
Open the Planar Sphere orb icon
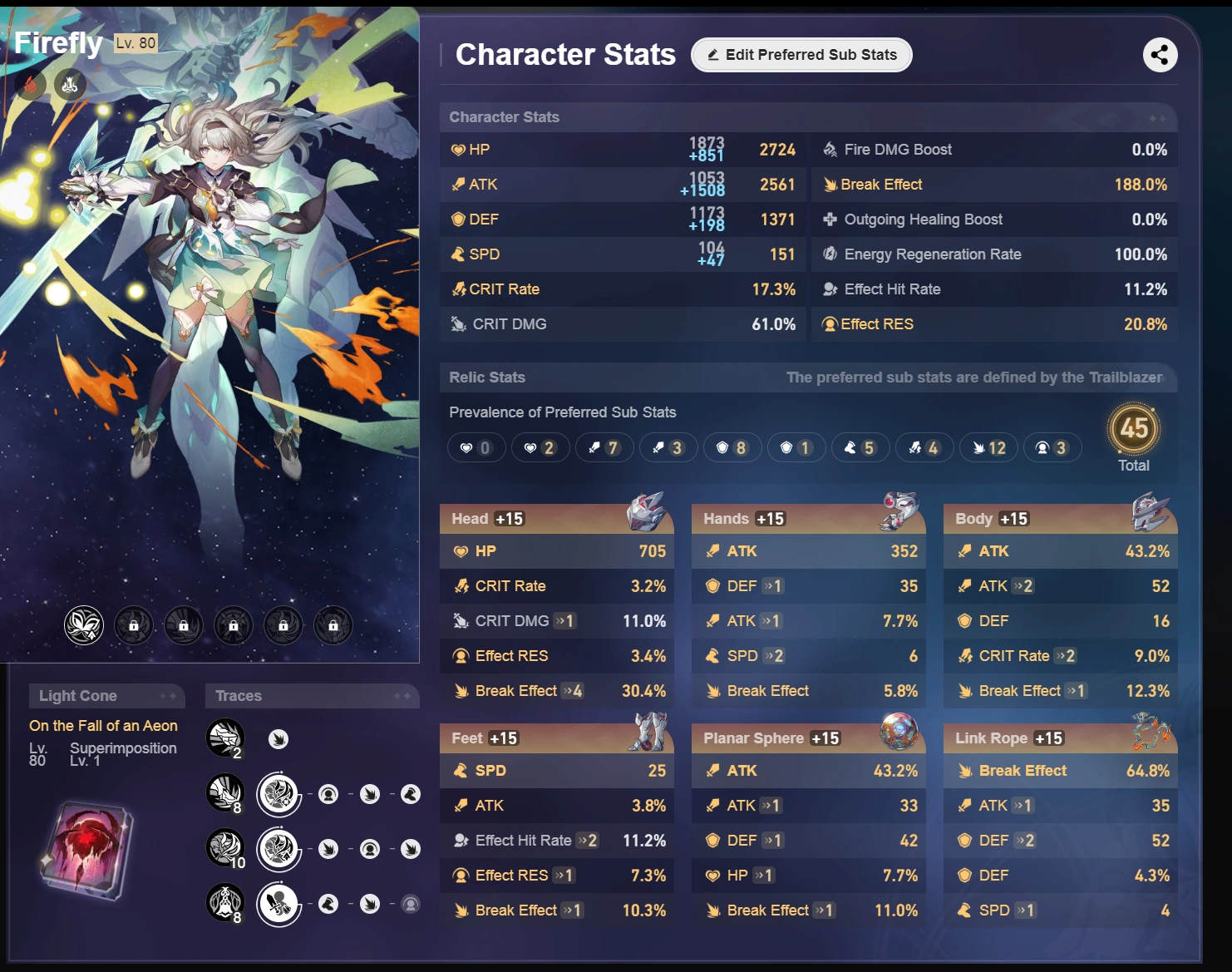tap(901, 733)
